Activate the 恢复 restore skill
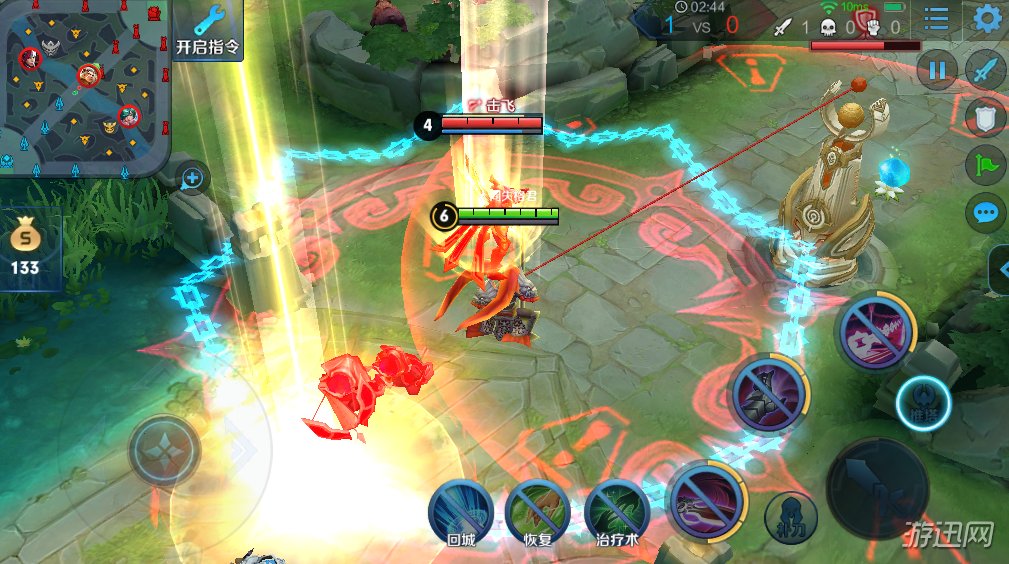This screenshot has height=564, width=1009. pos(537,510)
